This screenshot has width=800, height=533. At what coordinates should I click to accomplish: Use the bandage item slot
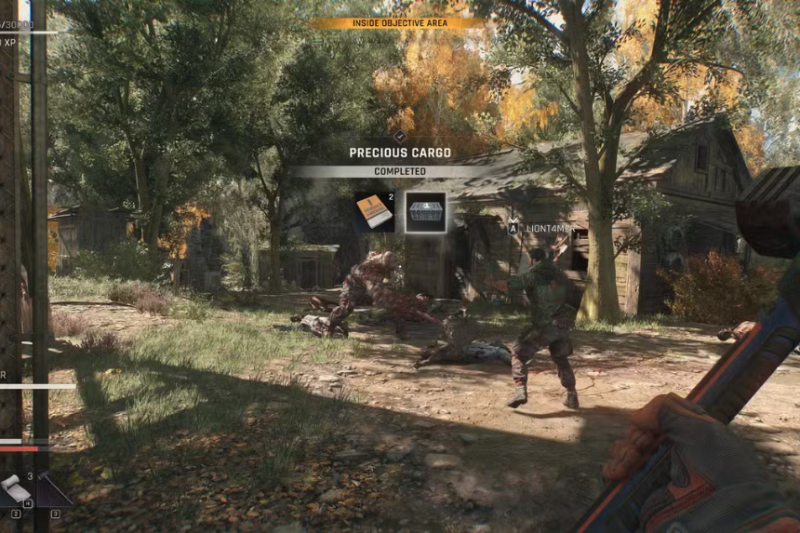pyautogui.click(x=17, y=489)
